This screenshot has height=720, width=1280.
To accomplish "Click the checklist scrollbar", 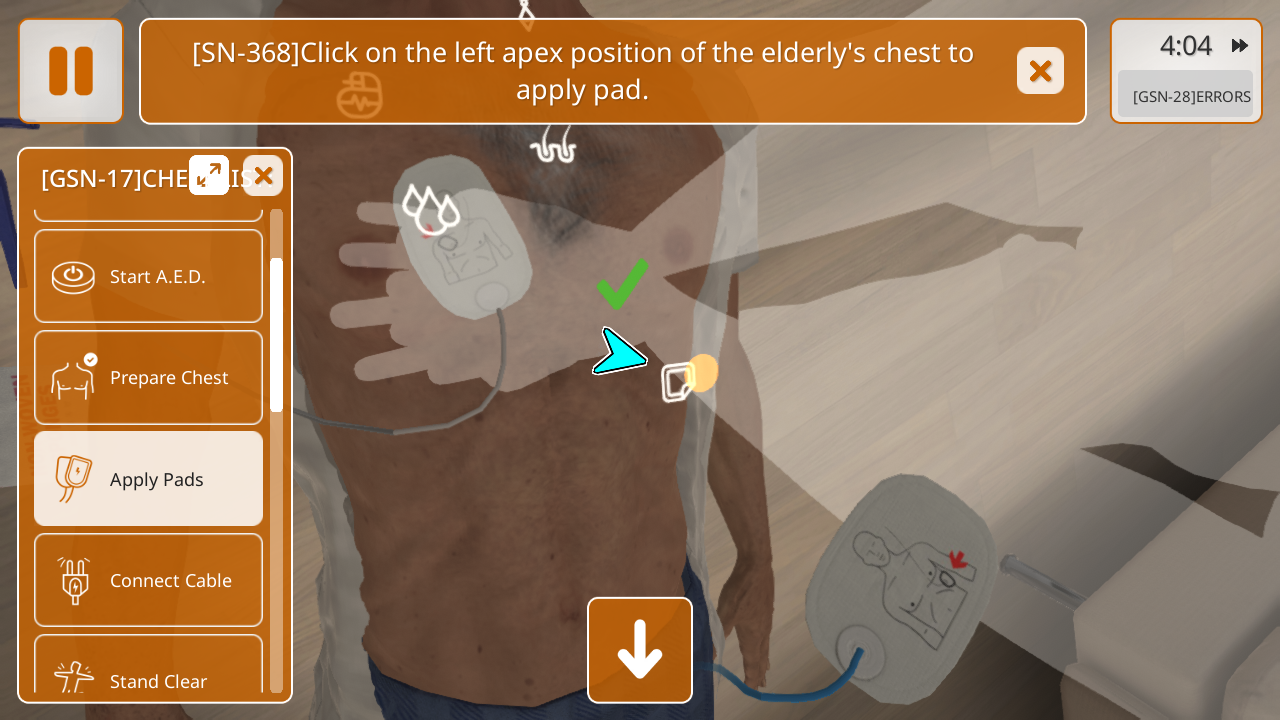I will click(x=276, y=335).
